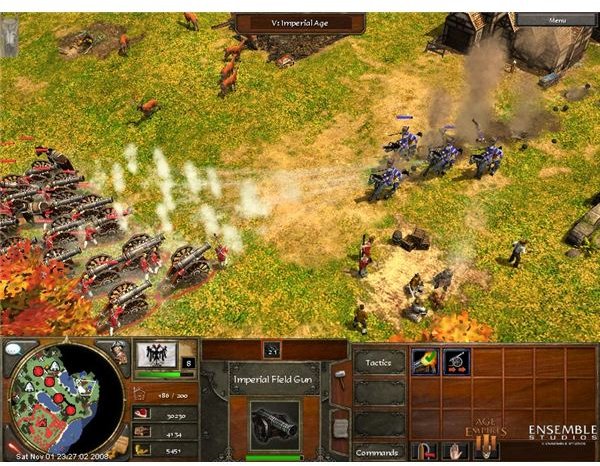Viewport: 600px width, 466px height.
Task: Choose the cannon mode icon with red arrows
Action: click(x=456, y=361)
